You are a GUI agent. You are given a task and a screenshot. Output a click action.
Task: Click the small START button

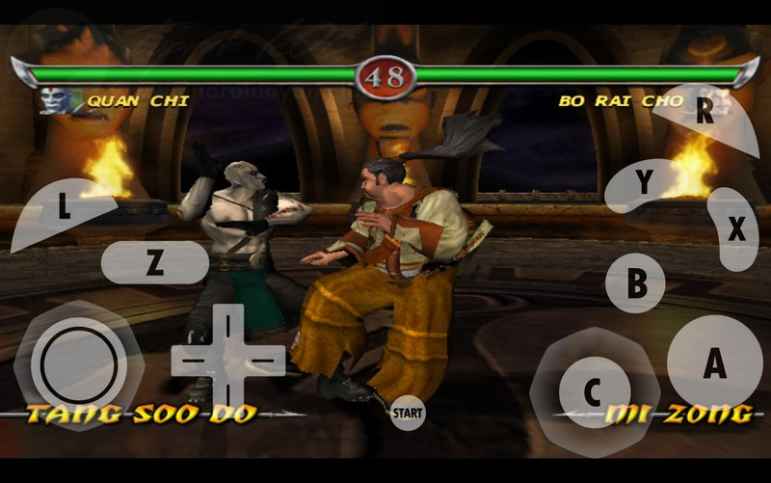point(406,411)
